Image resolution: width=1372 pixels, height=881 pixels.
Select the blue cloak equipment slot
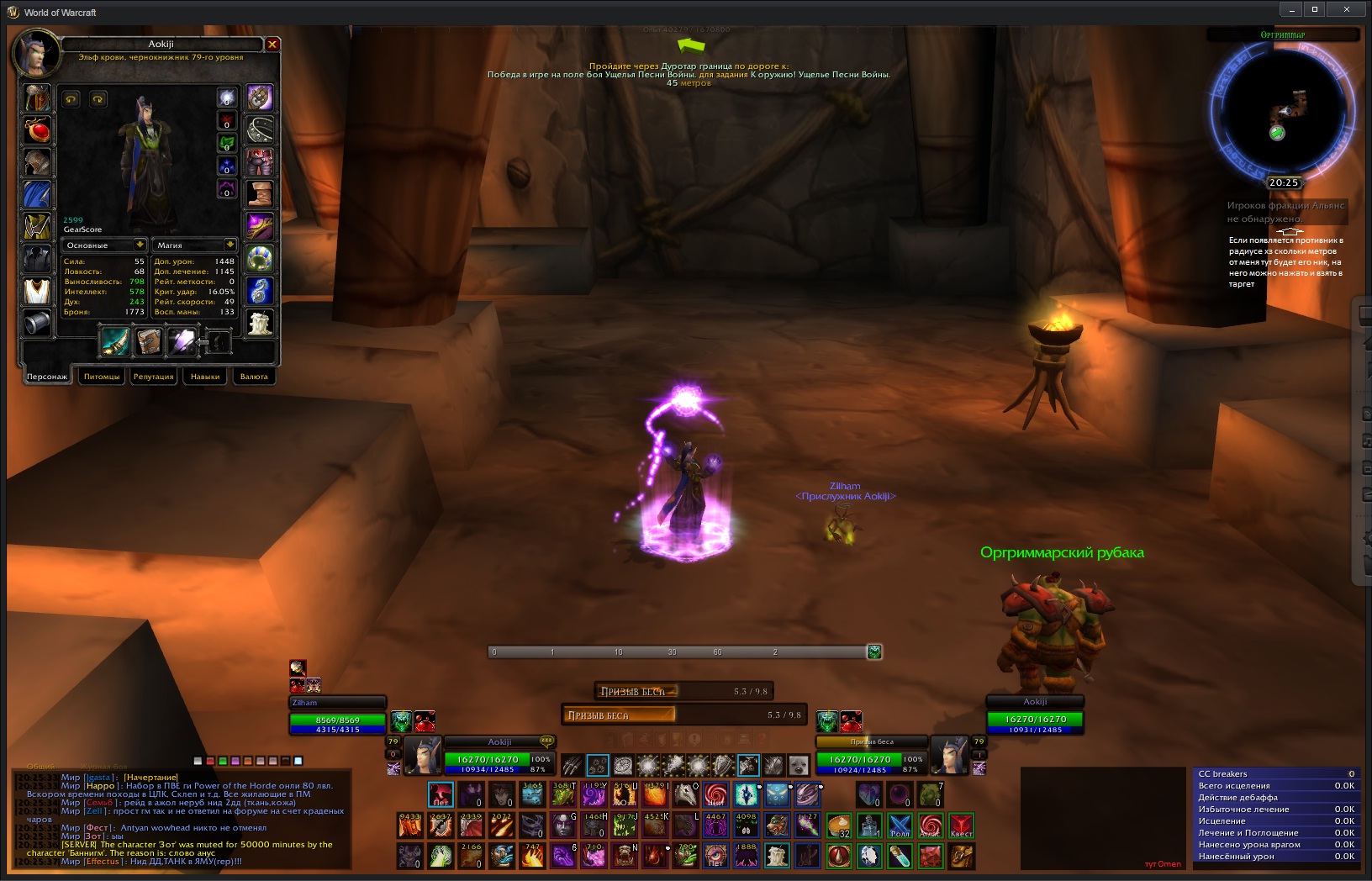(37, 194)
